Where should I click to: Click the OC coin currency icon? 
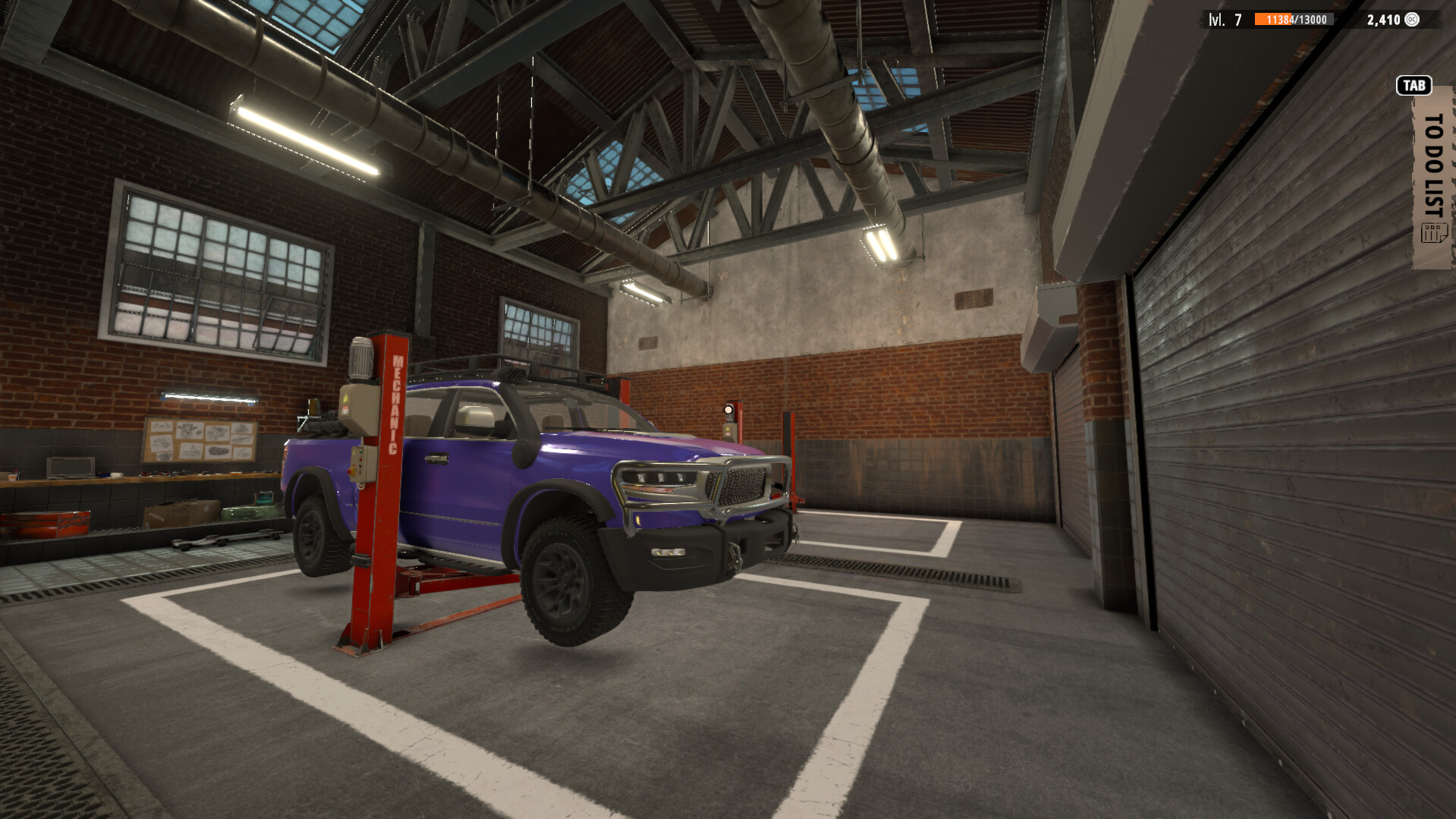(x=1413, y=19)
